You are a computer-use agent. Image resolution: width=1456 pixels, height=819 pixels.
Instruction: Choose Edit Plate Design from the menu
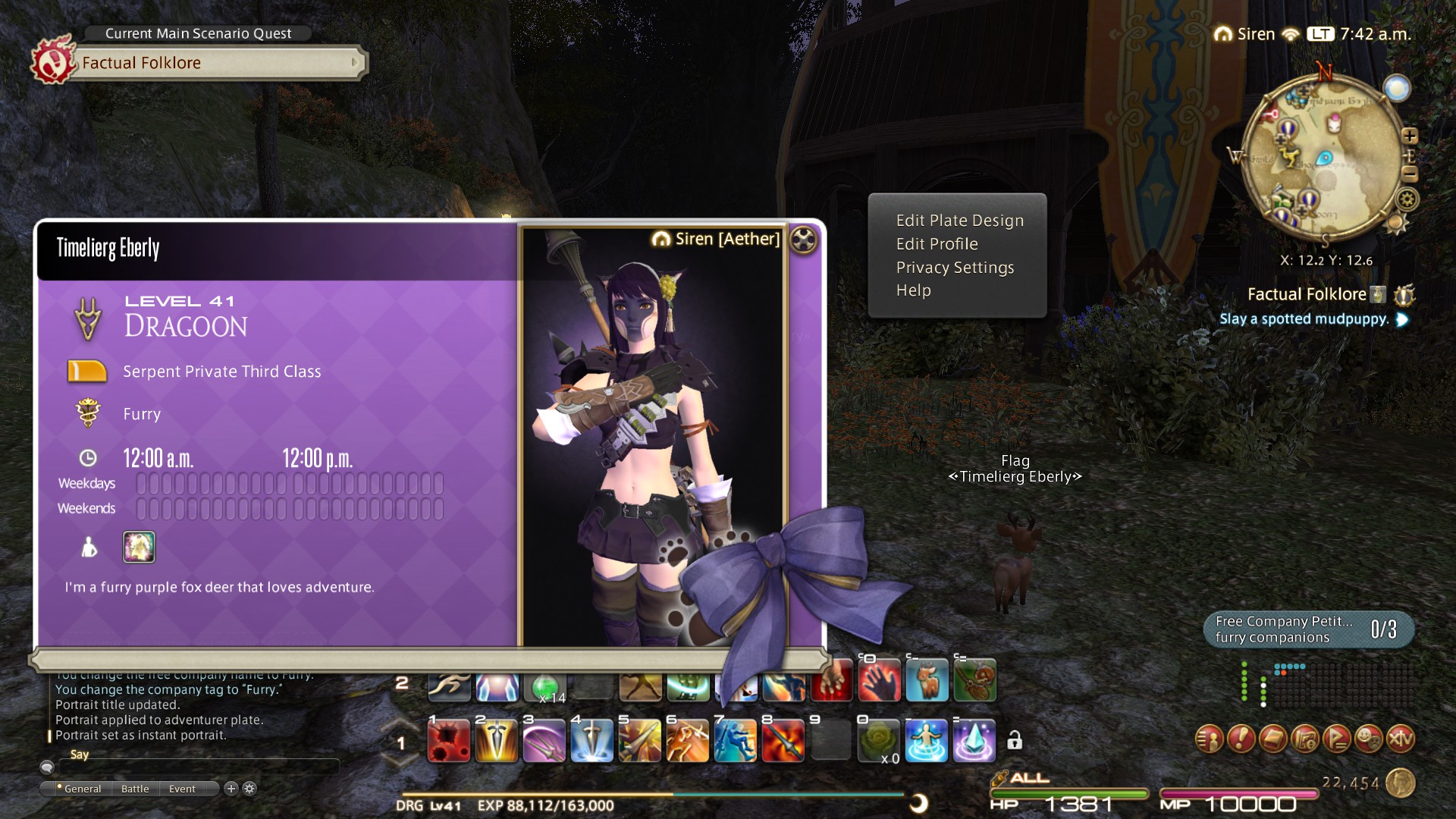[x=959, y=221]
